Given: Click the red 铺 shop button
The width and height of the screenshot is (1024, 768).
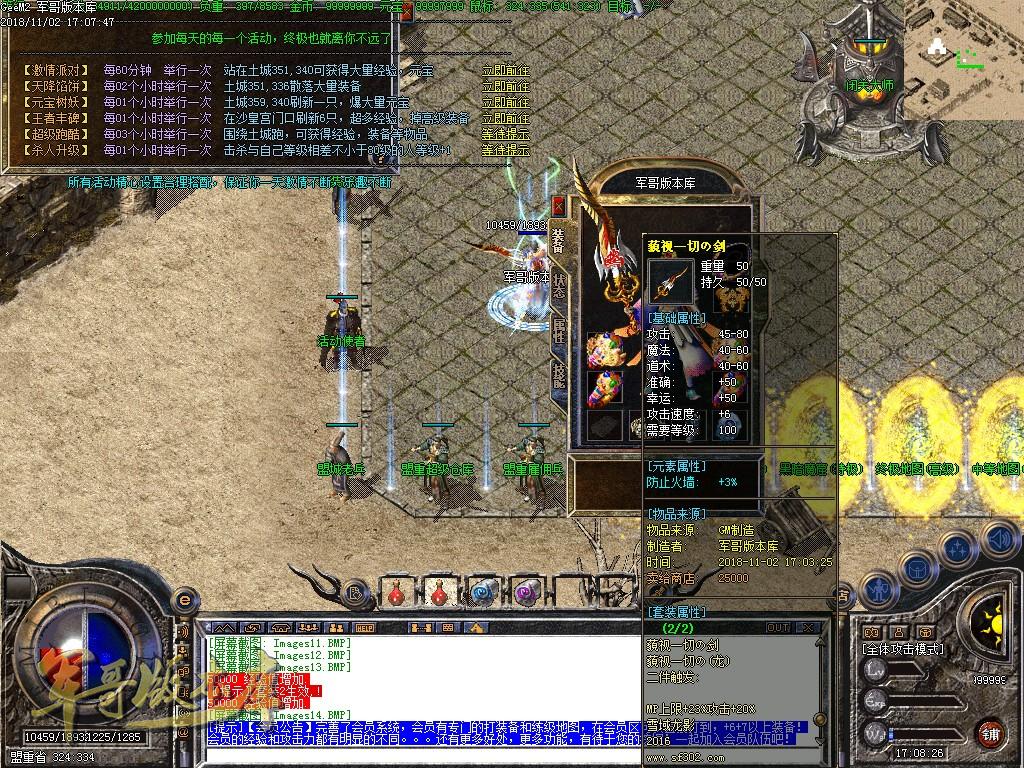Looking at the screenshot, I should tap(989, 733).
